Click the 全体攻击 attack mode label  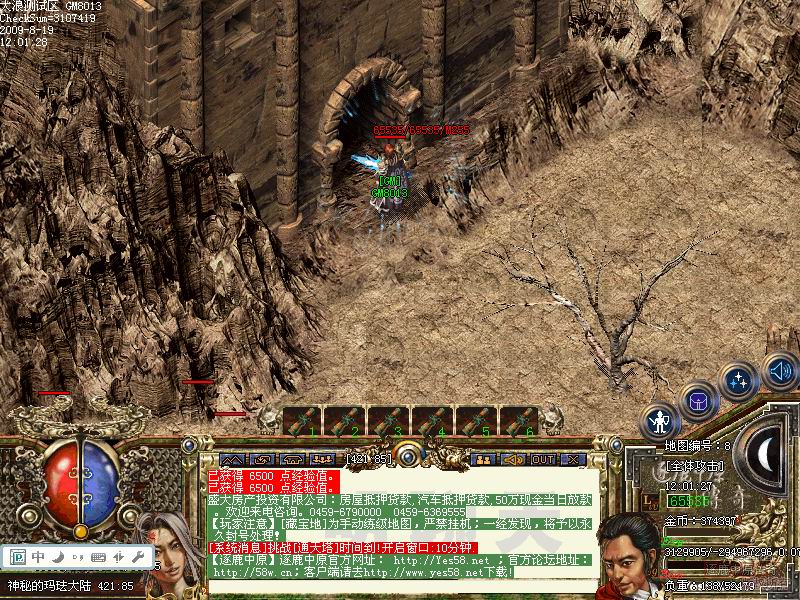696,466
